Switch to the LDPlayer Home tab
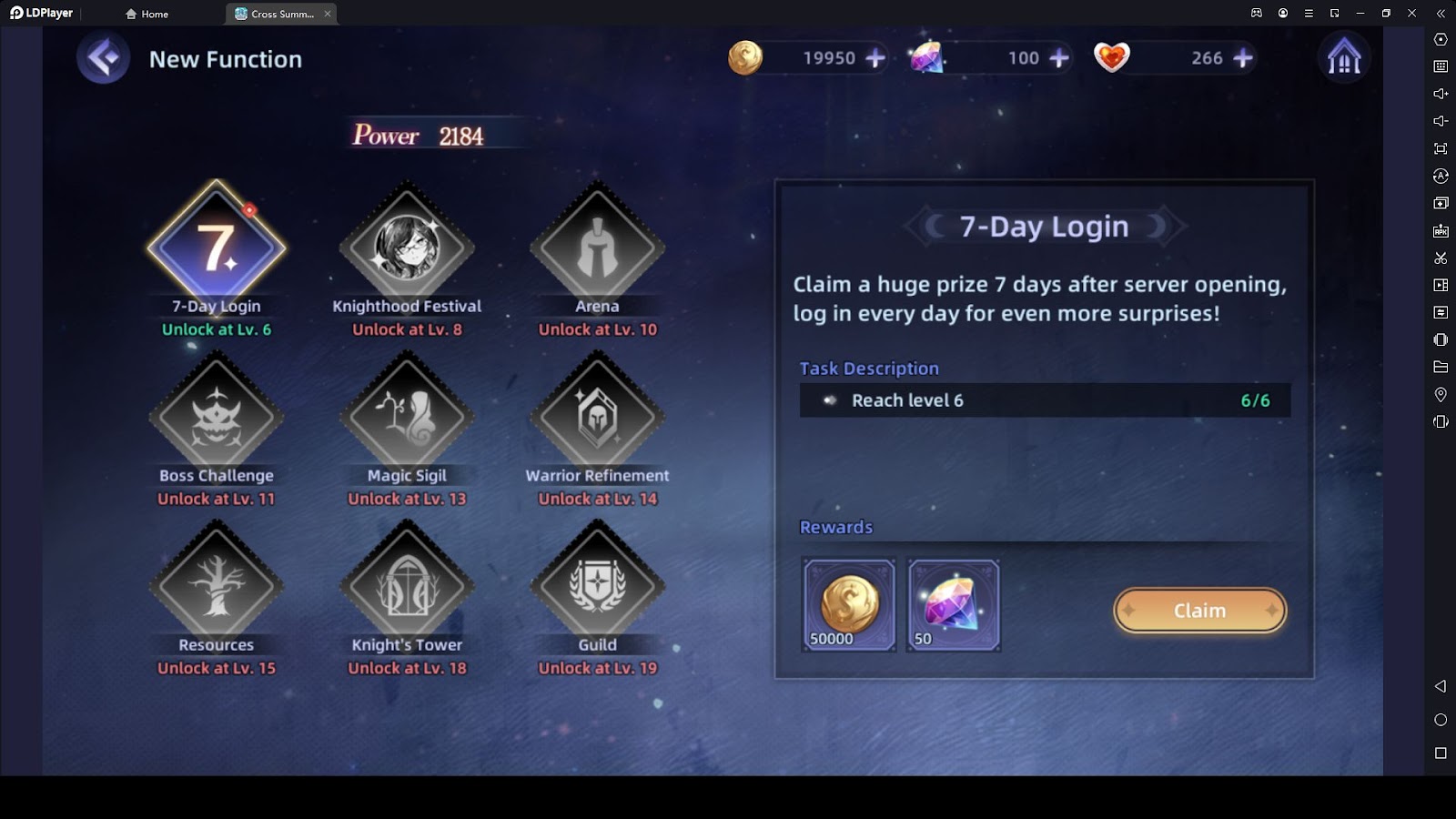This screenshot has height=819, width=1456. click(x=147, y=14)
